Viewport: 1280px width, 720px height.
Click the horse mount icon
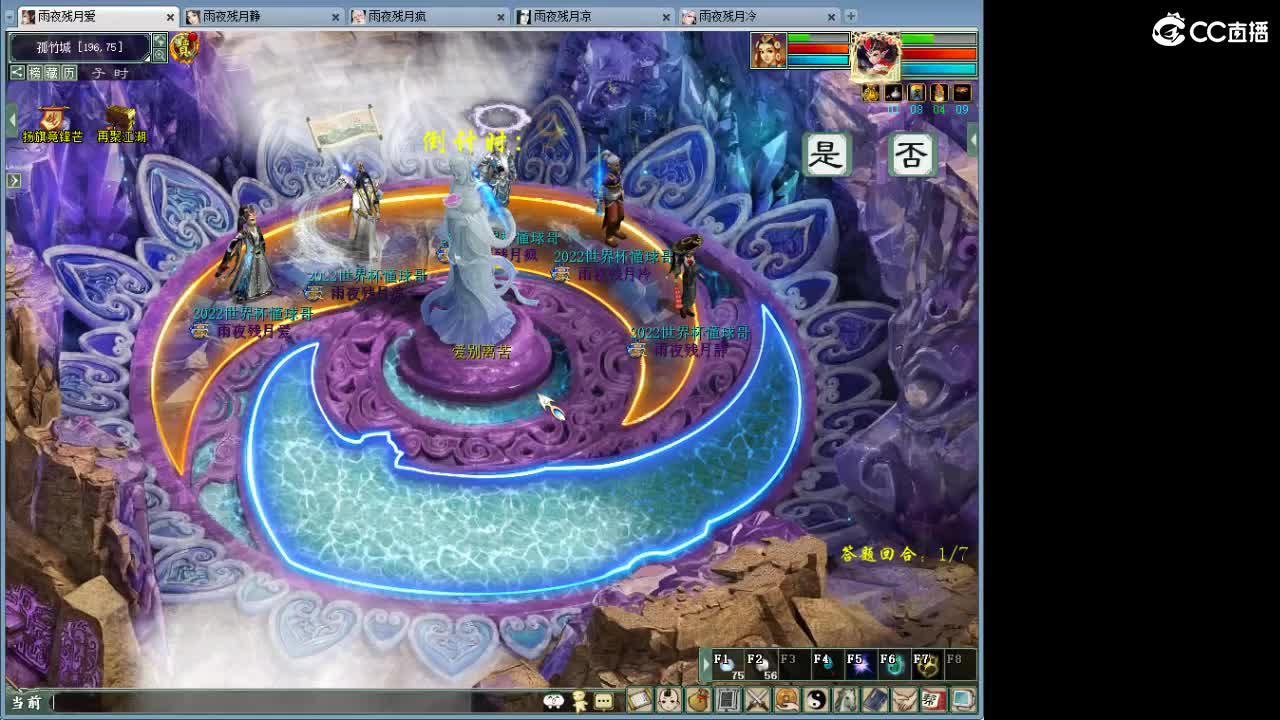click(x=844, y=702)
